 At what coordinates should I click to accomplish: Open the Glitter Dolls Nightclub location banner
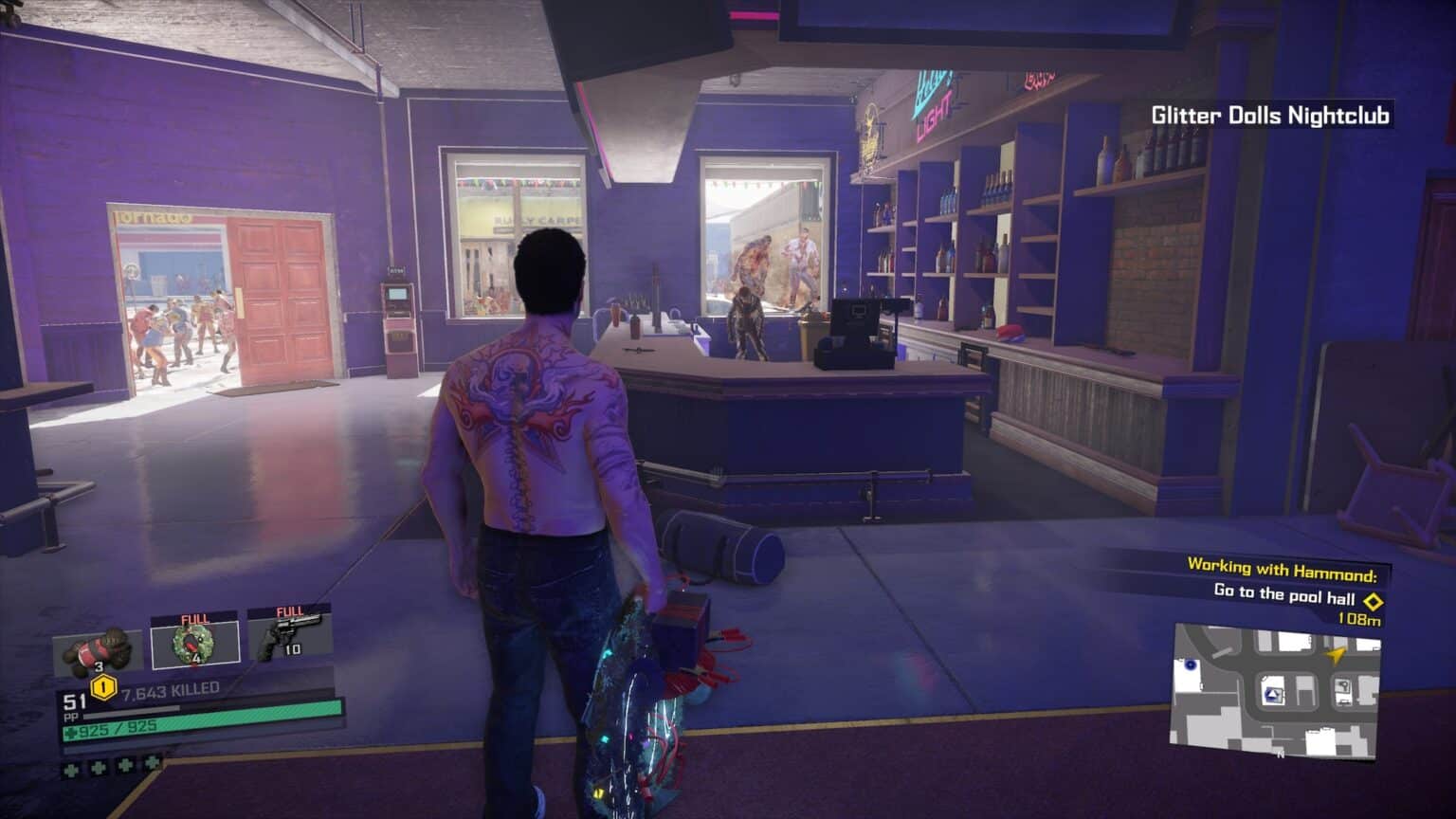tap(1270, 113)
